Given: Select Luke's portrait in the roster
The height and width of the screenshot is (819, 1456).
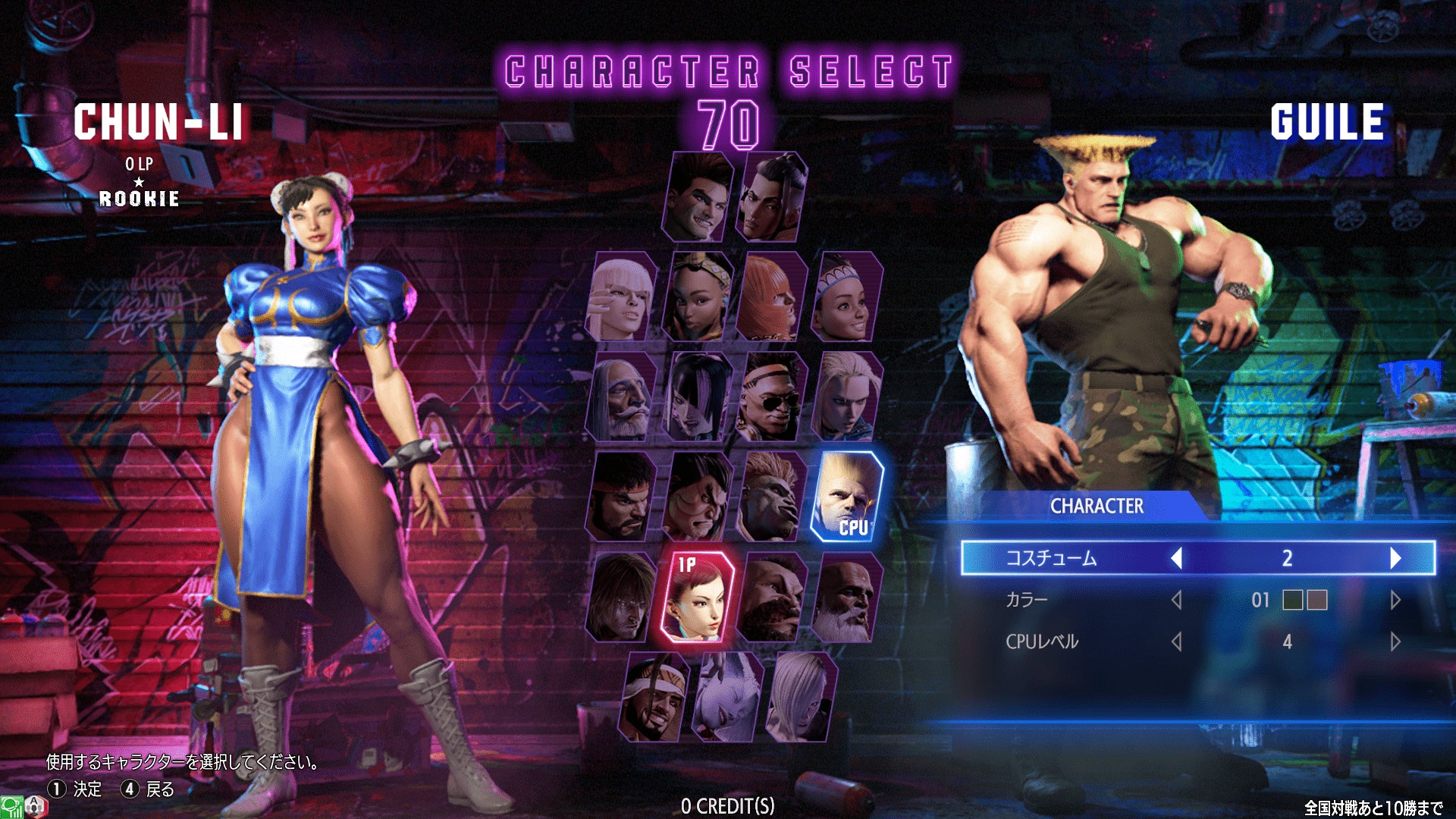Looking at the screenshot, I should click(x=698, y=197).
